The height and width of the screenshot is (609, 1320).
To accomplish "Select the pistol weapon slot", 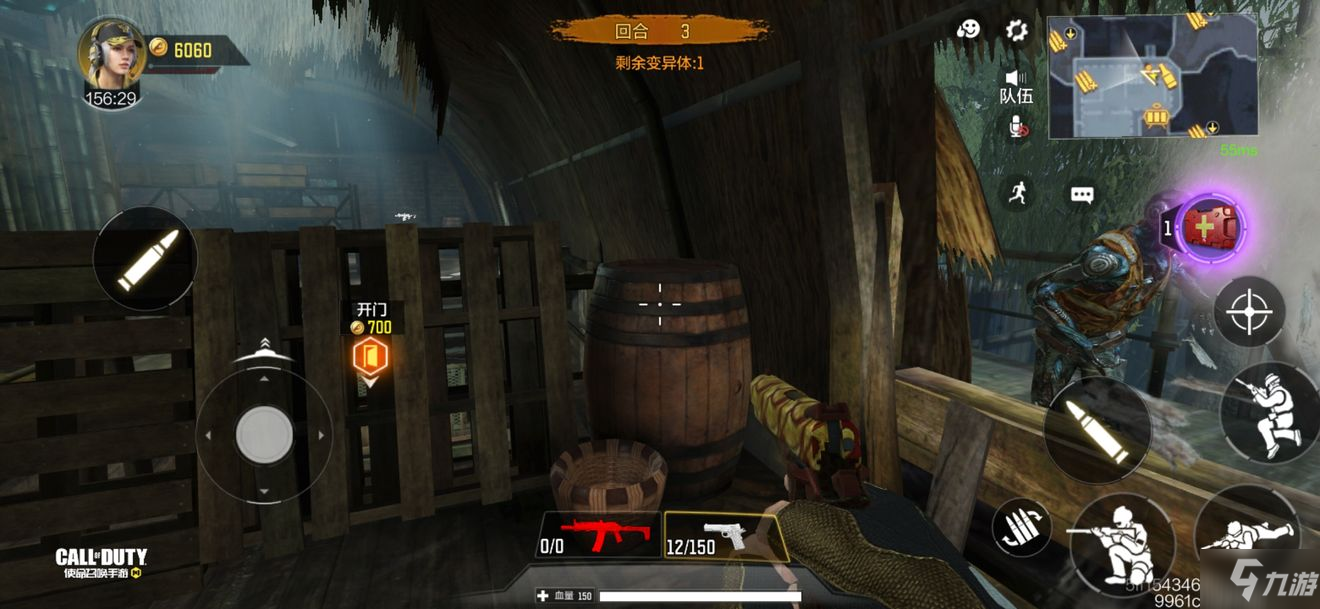I will (x=724, y=535).
